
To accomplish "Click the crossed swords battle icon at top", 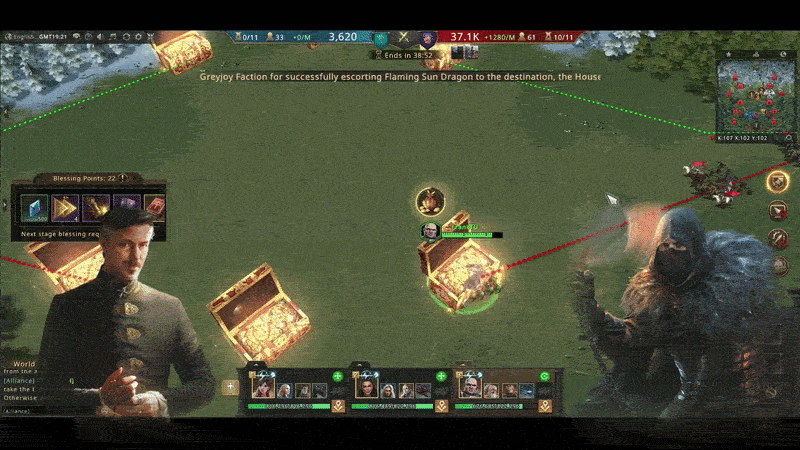I will 404,37.
